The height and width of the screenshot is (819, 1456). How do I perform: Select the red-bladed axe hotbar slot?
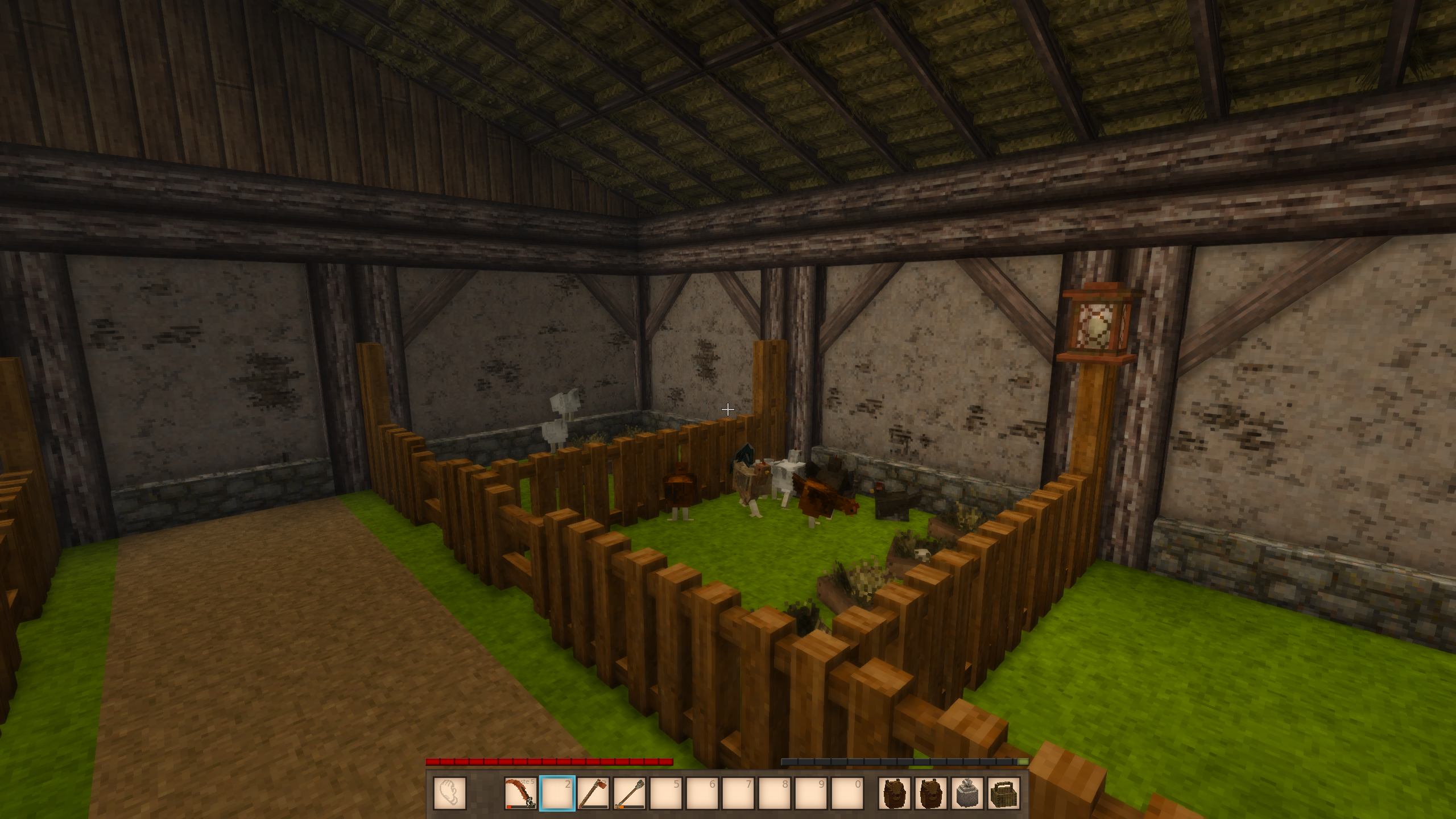tap(593, 793)
